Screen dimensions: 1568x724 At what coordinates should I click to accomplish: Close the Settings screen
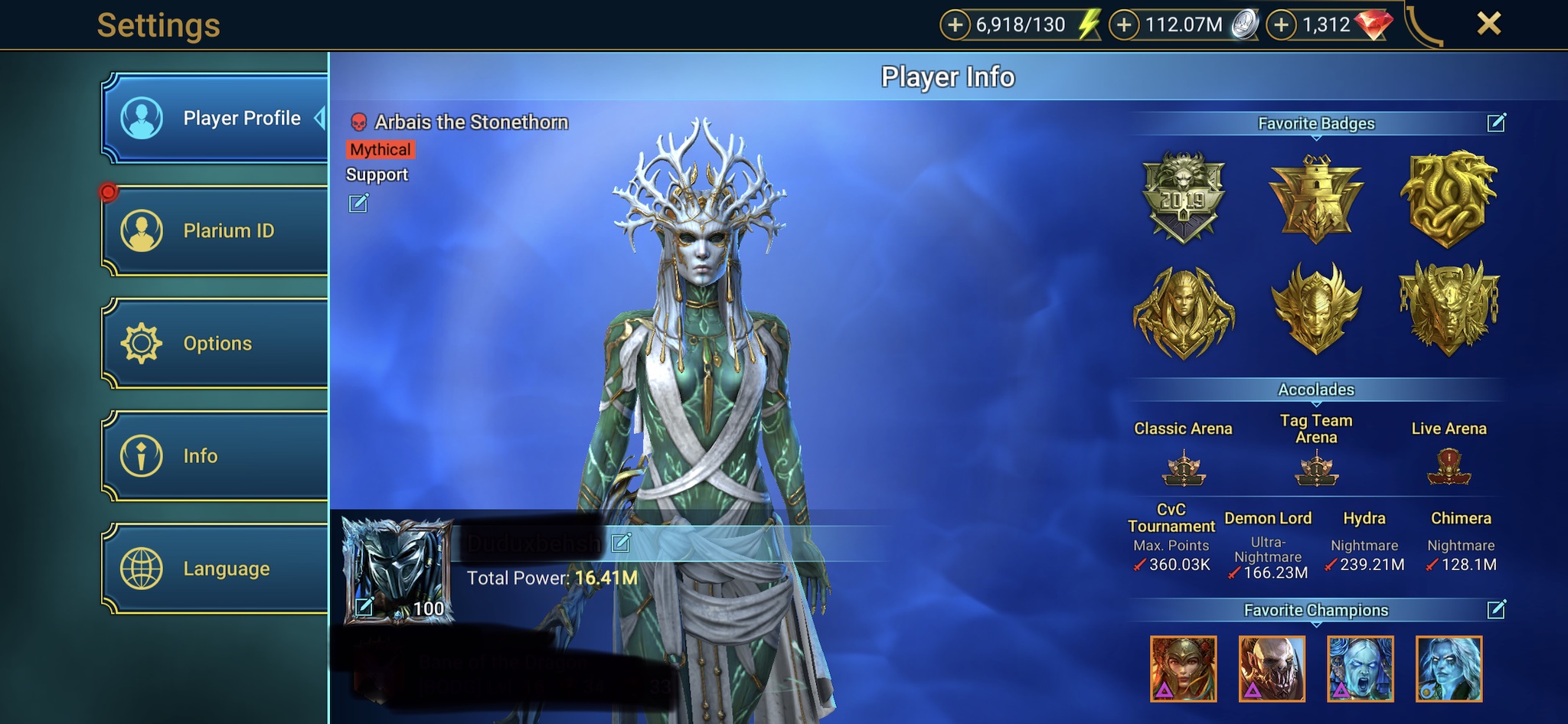tap(1488, 24)
